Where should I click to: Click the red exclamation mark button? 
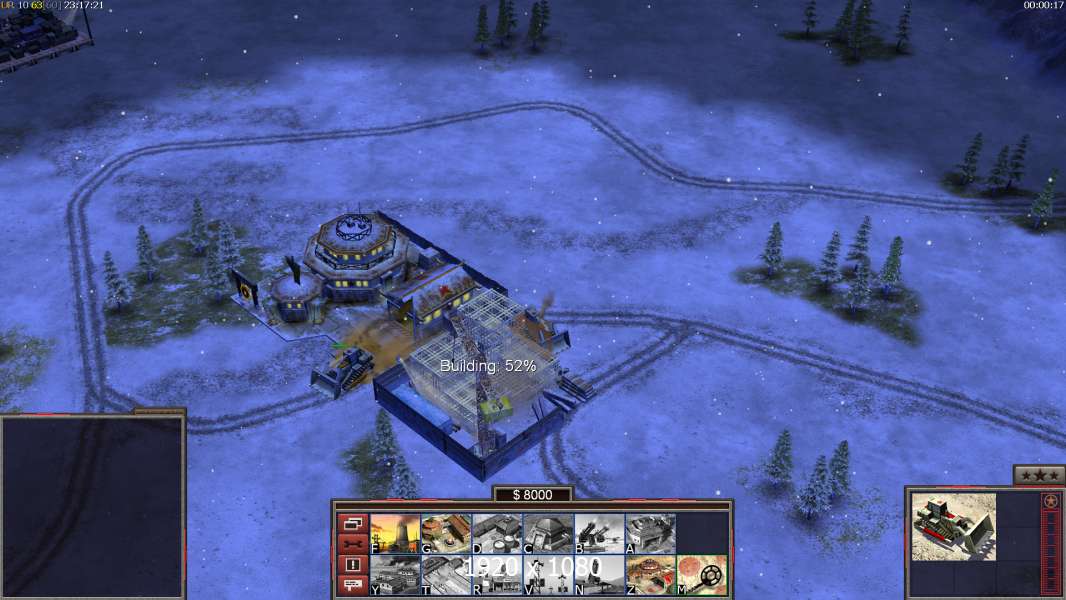353,565
